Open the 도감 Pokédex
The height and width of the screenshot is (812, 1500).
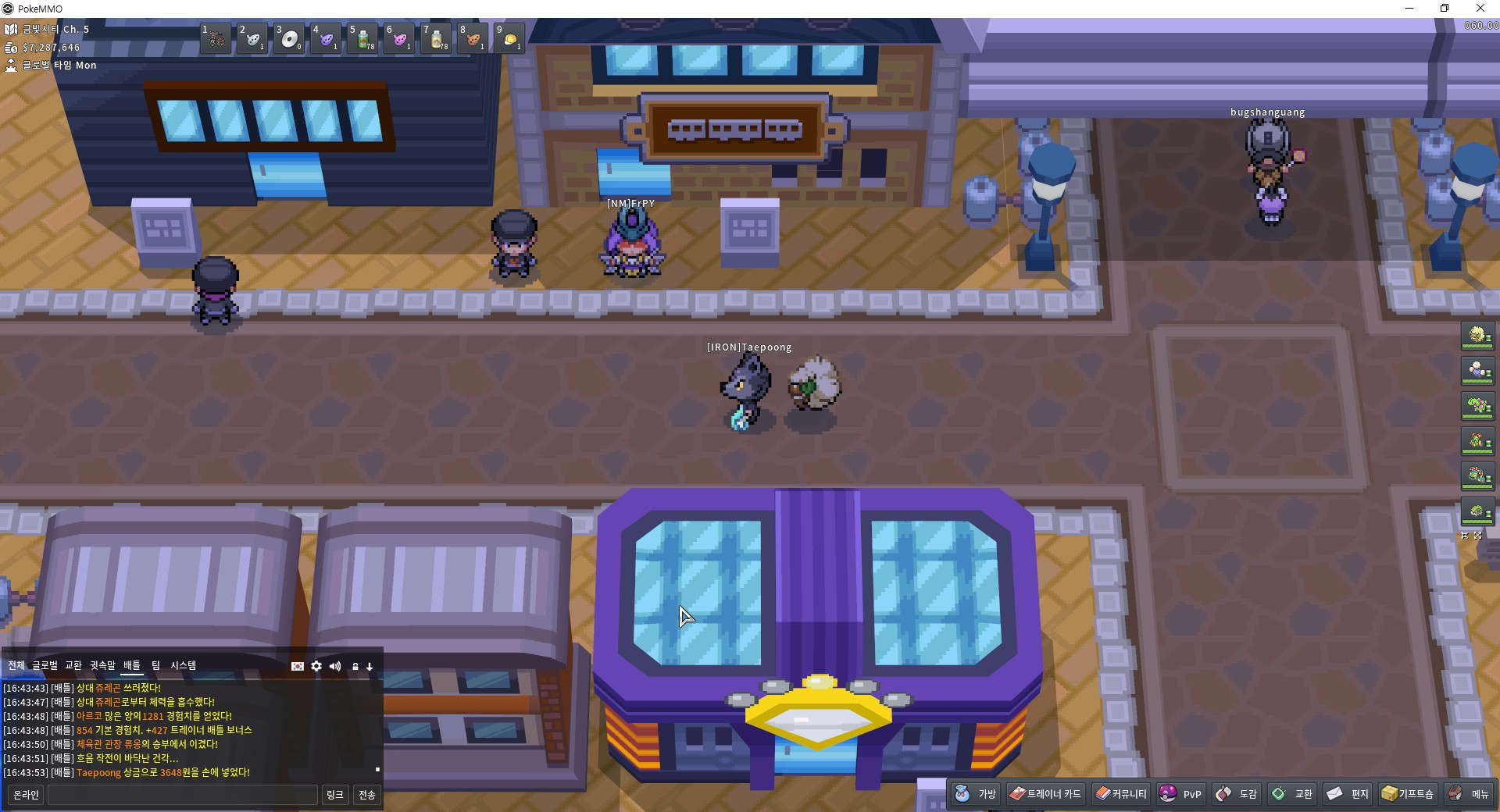tap(1237, 794)
